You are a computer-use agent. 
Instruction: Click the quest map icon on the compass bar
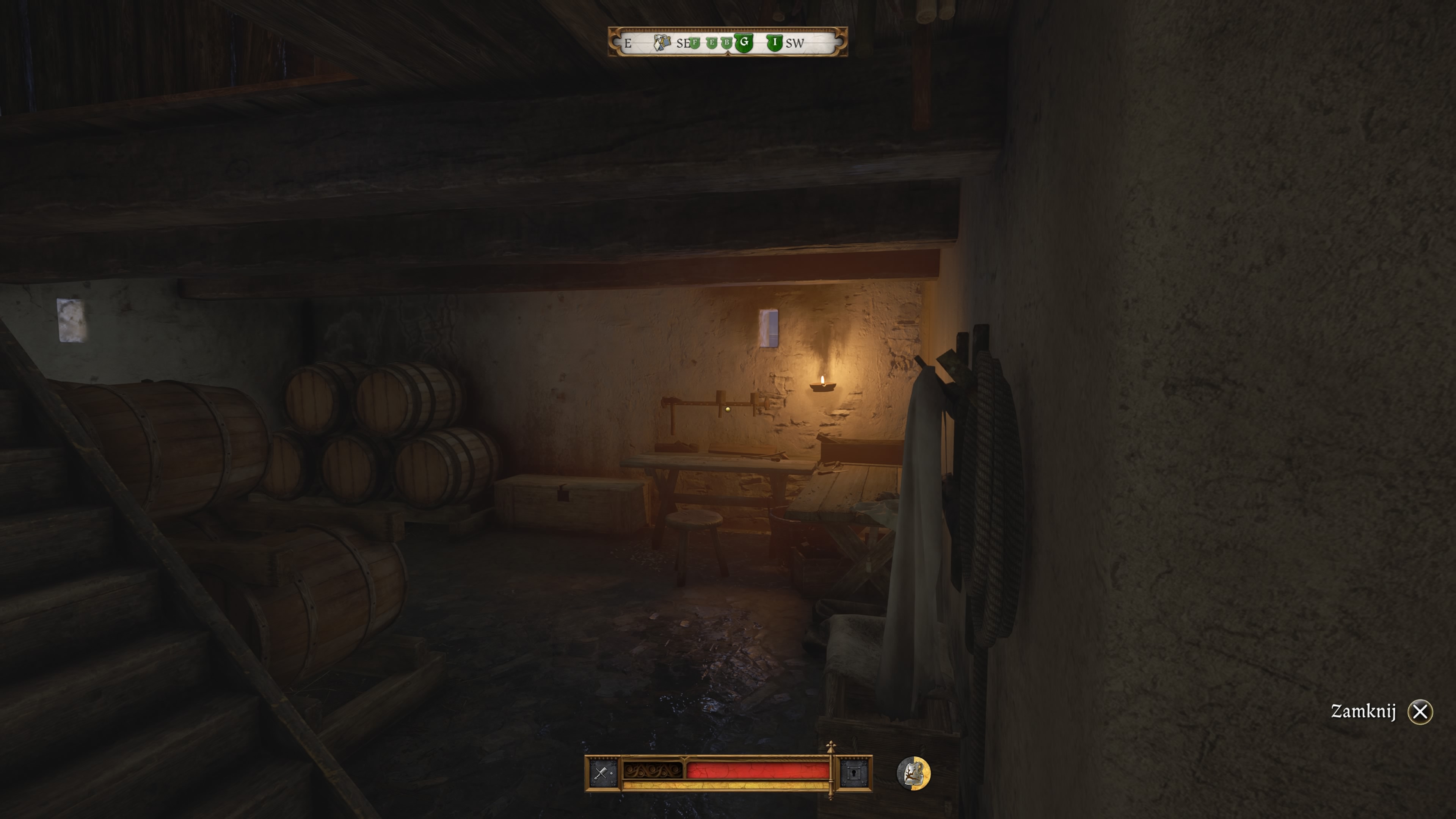[663, 42]
